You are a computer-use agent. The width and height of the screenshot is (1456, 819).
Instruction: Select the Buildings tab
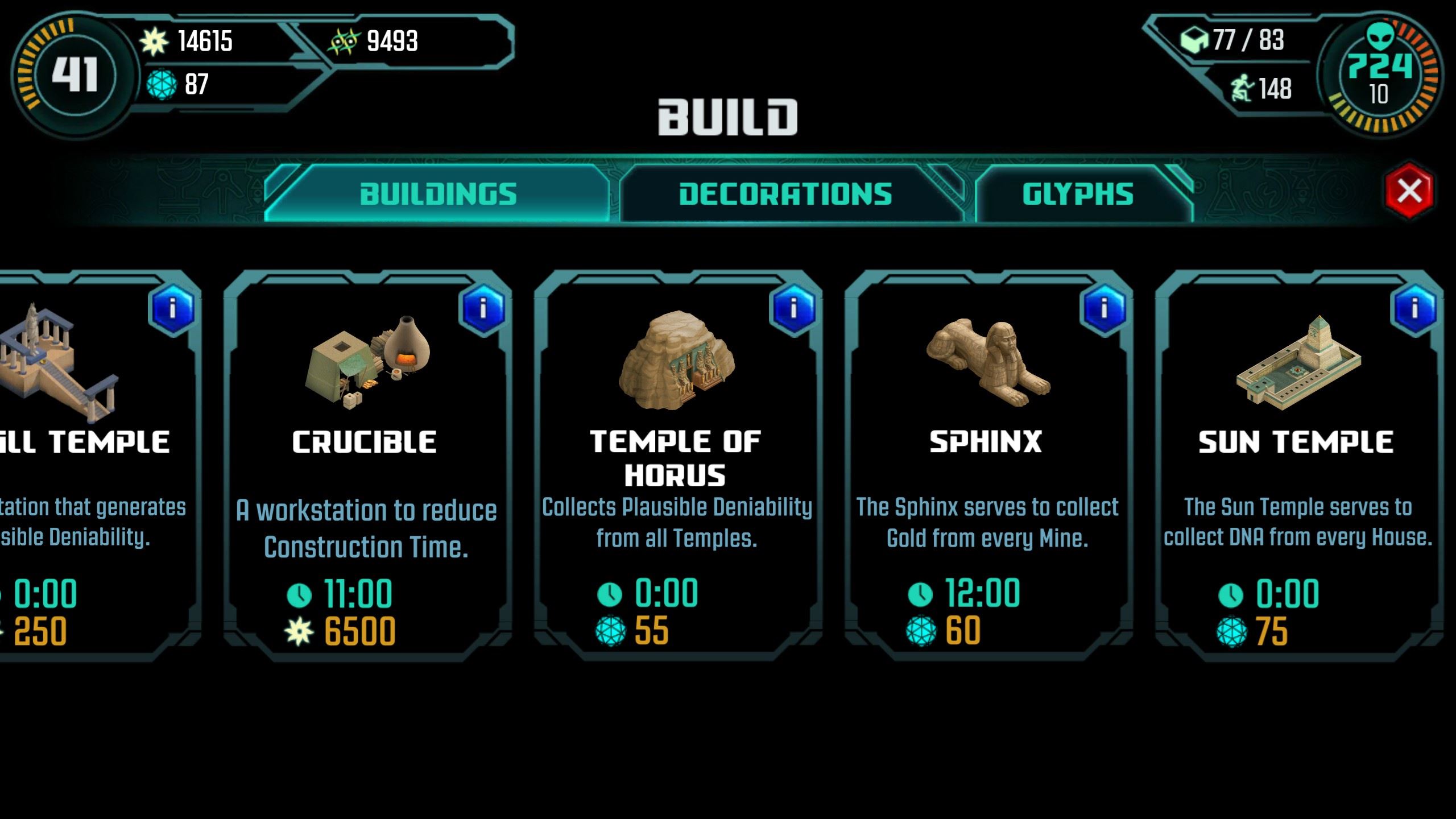coord(440,193)
